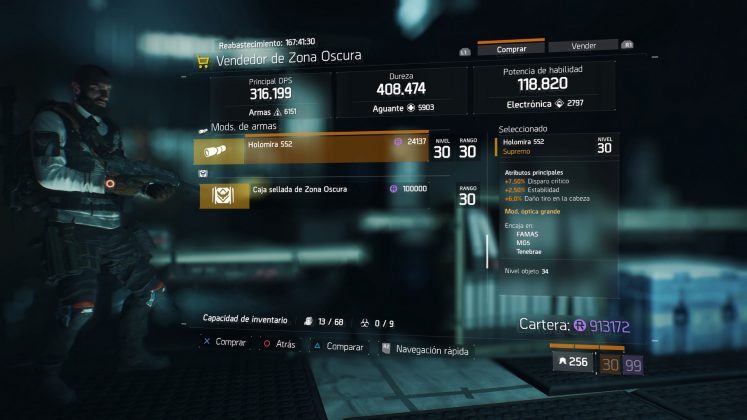The width and height of the screenshot is (747, 420).
Task: Open the Vender tab
Action: (583, 46)
